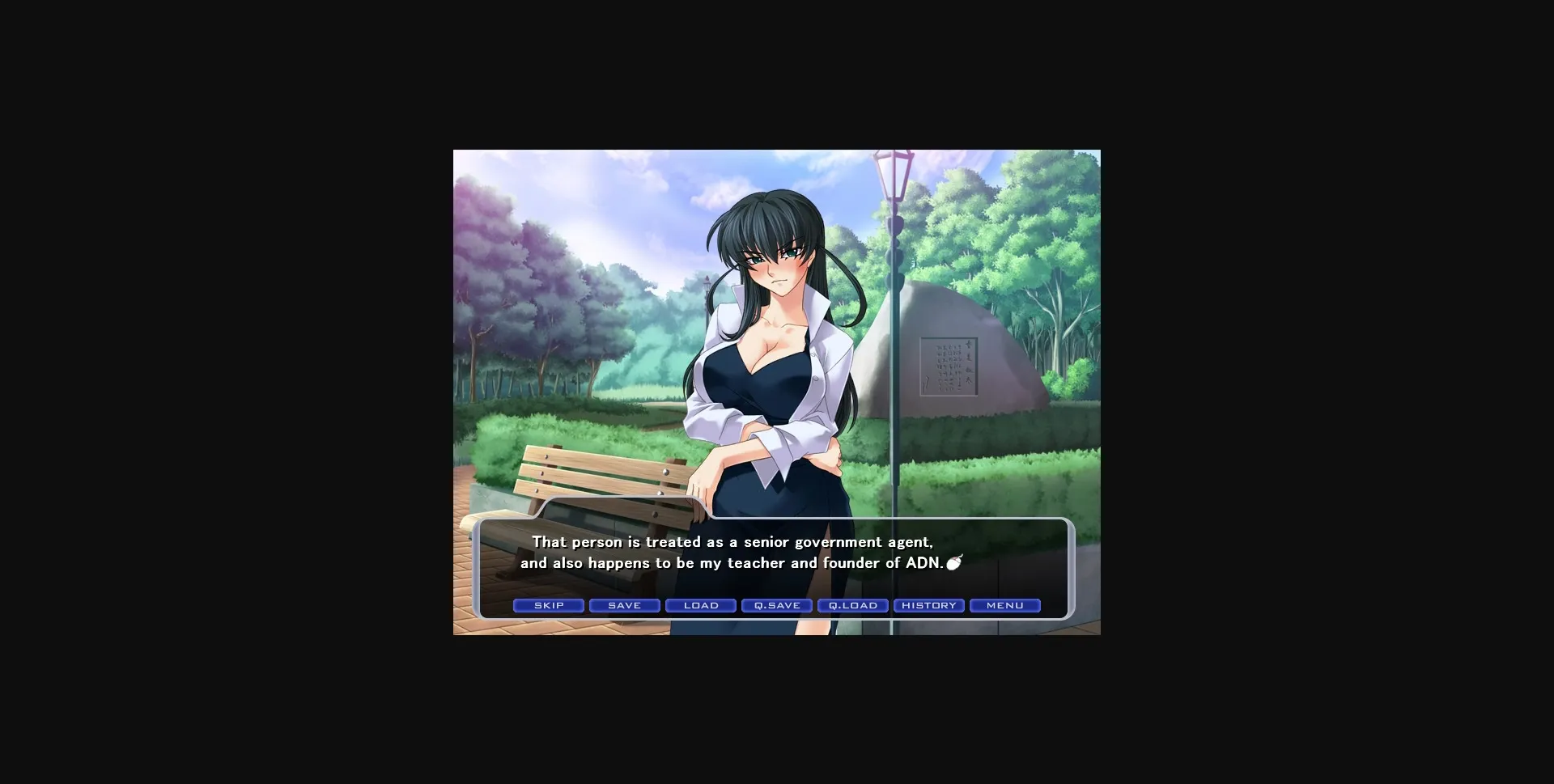Perform a quick save with Q.SAVE
Screen dimensions: 1554x784
(776, 605)
